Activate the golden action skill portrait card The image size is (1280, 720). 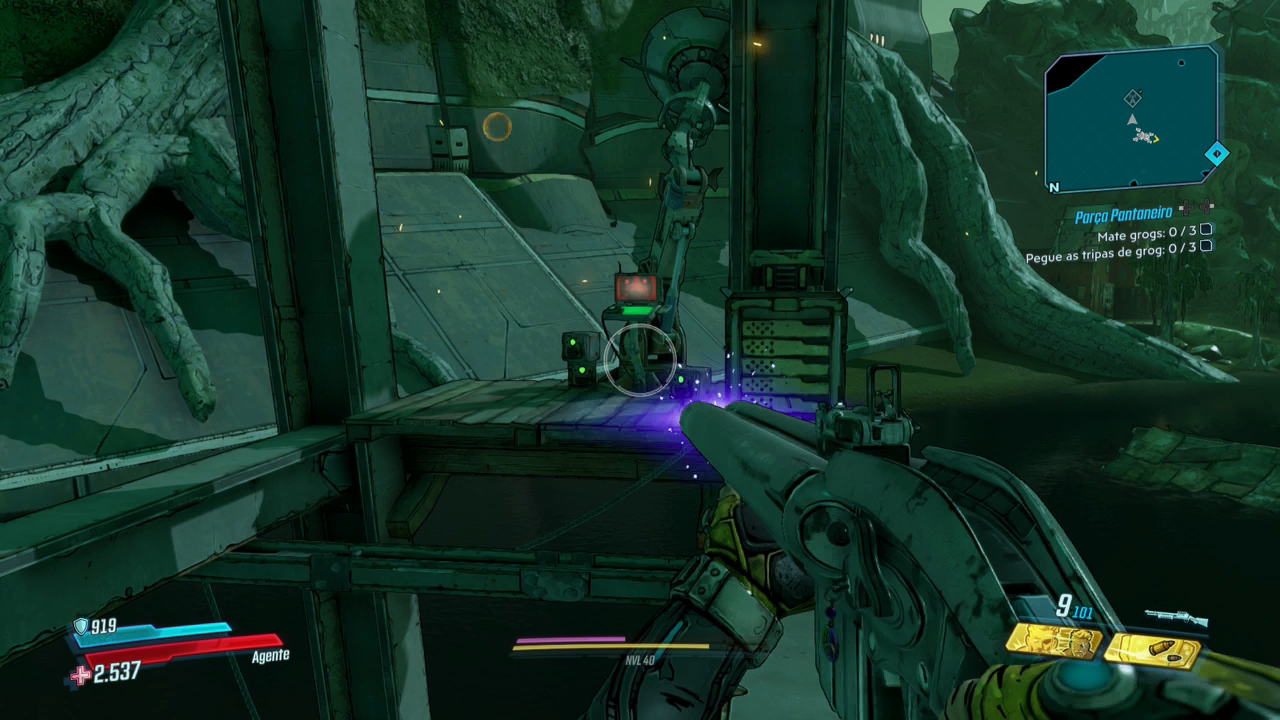click(x=1053, y=641)
